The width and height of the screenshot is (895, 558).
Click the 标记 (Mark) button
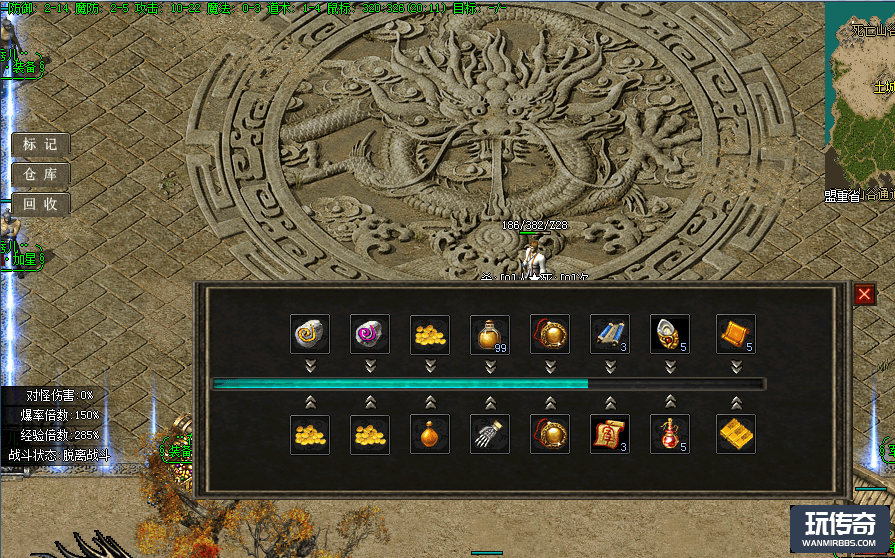[x=41, y=144]
